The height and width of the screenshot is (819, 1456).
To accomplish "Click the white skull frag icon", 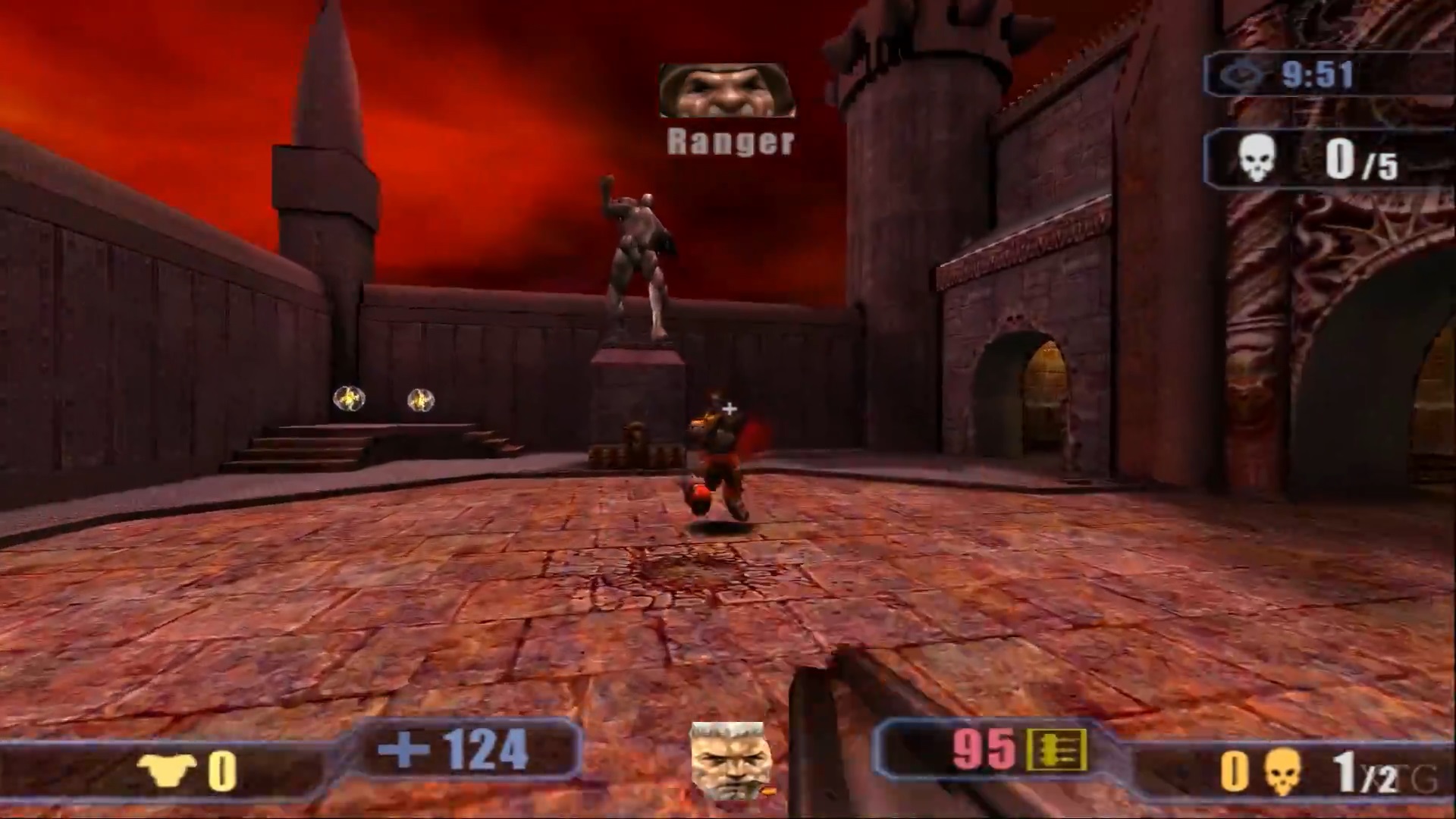I will 1257,159.
